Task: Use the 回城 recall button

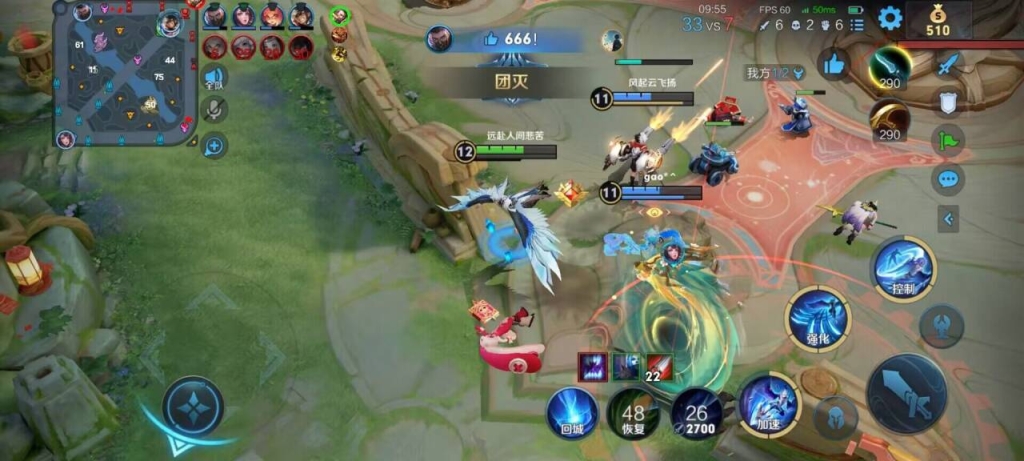Action: point(572,411)
